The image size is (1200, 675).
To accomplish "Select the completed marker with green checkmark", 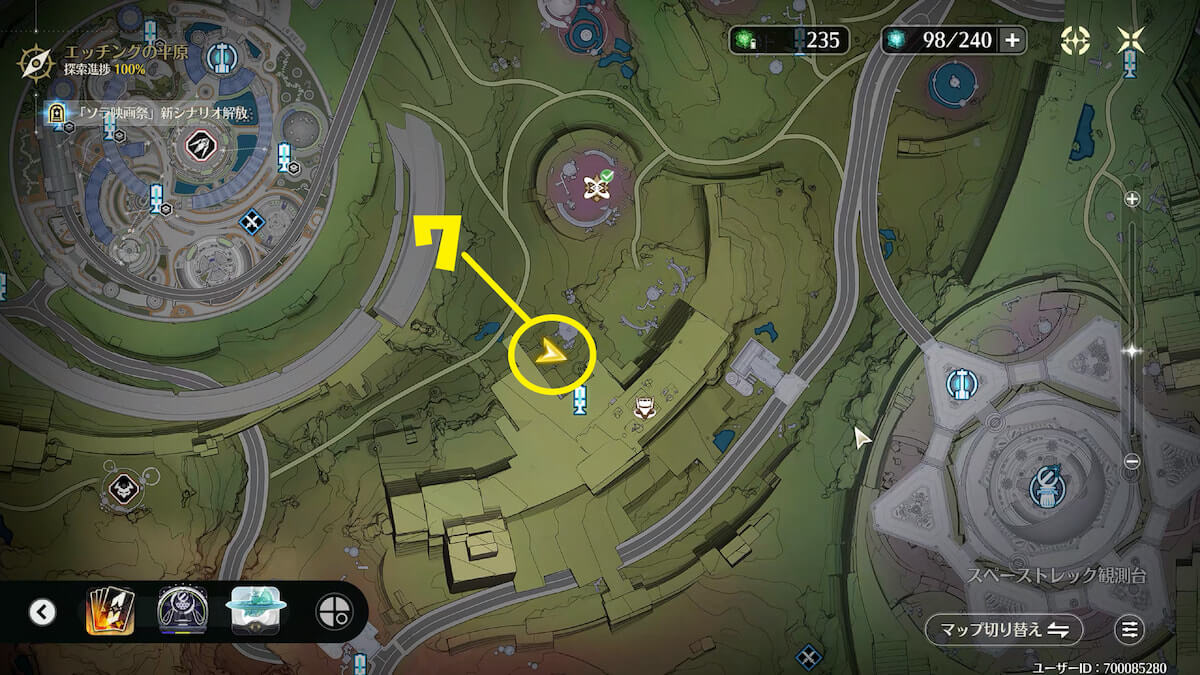I will 598,185.
